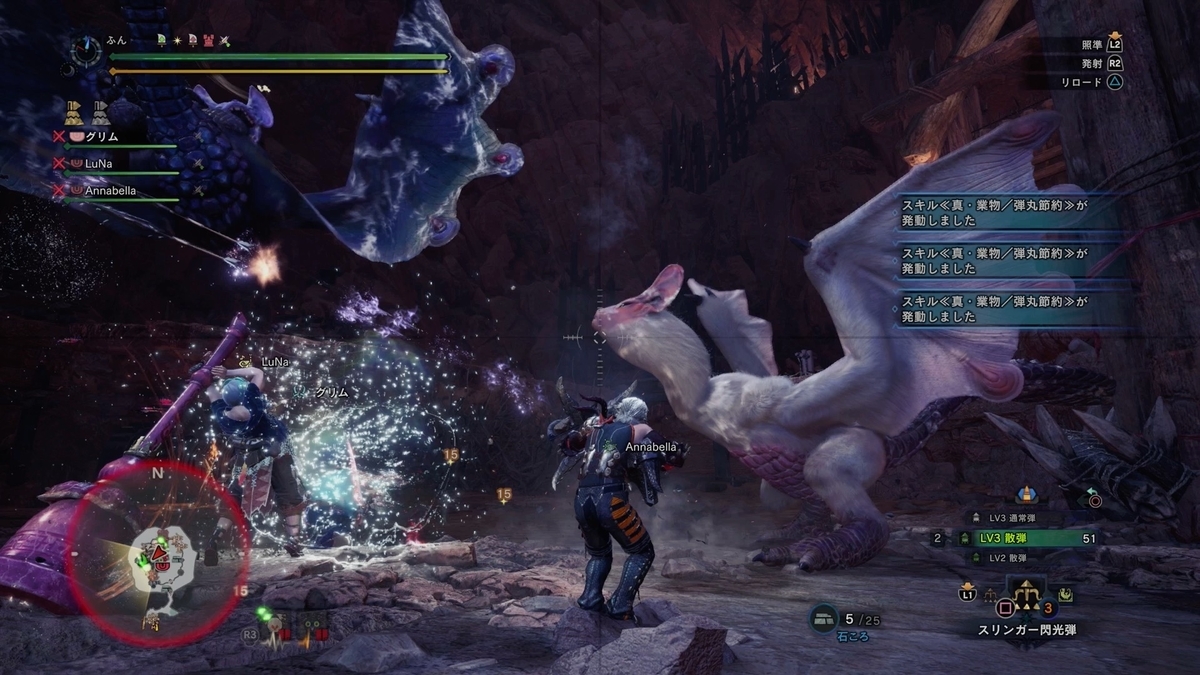Select the gold hunter faint-count icon
Screen dimensions: 1200x675
tap(73, 112)
